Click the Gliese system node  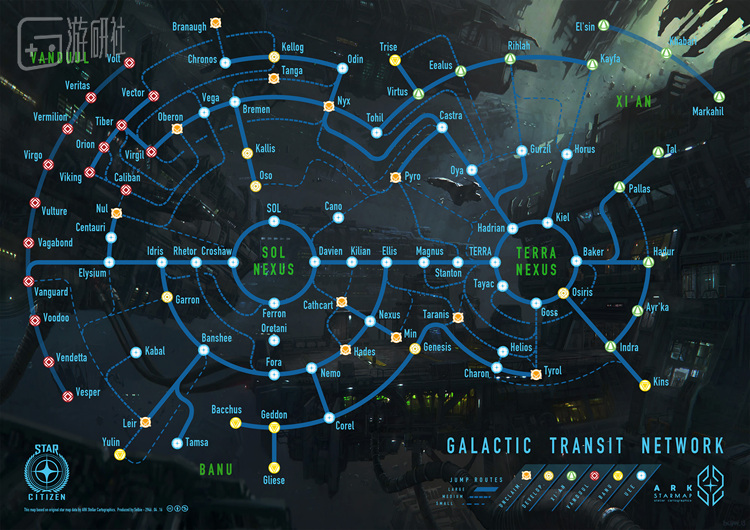coord(273,467)
